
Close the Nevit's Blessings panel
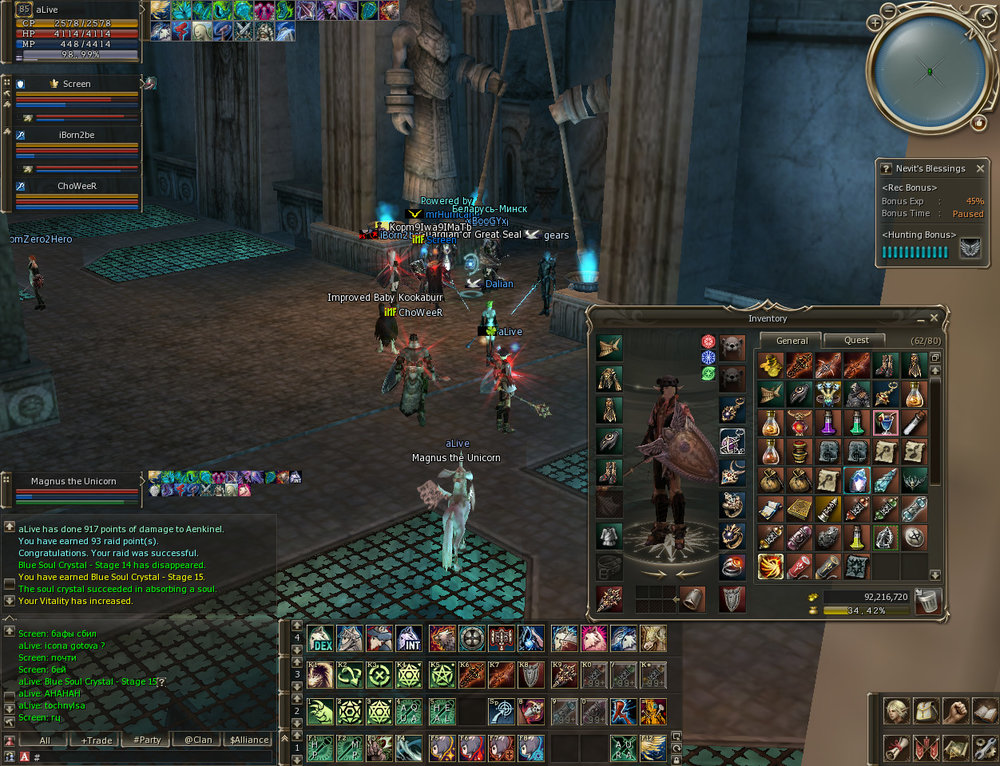[980, 169]
